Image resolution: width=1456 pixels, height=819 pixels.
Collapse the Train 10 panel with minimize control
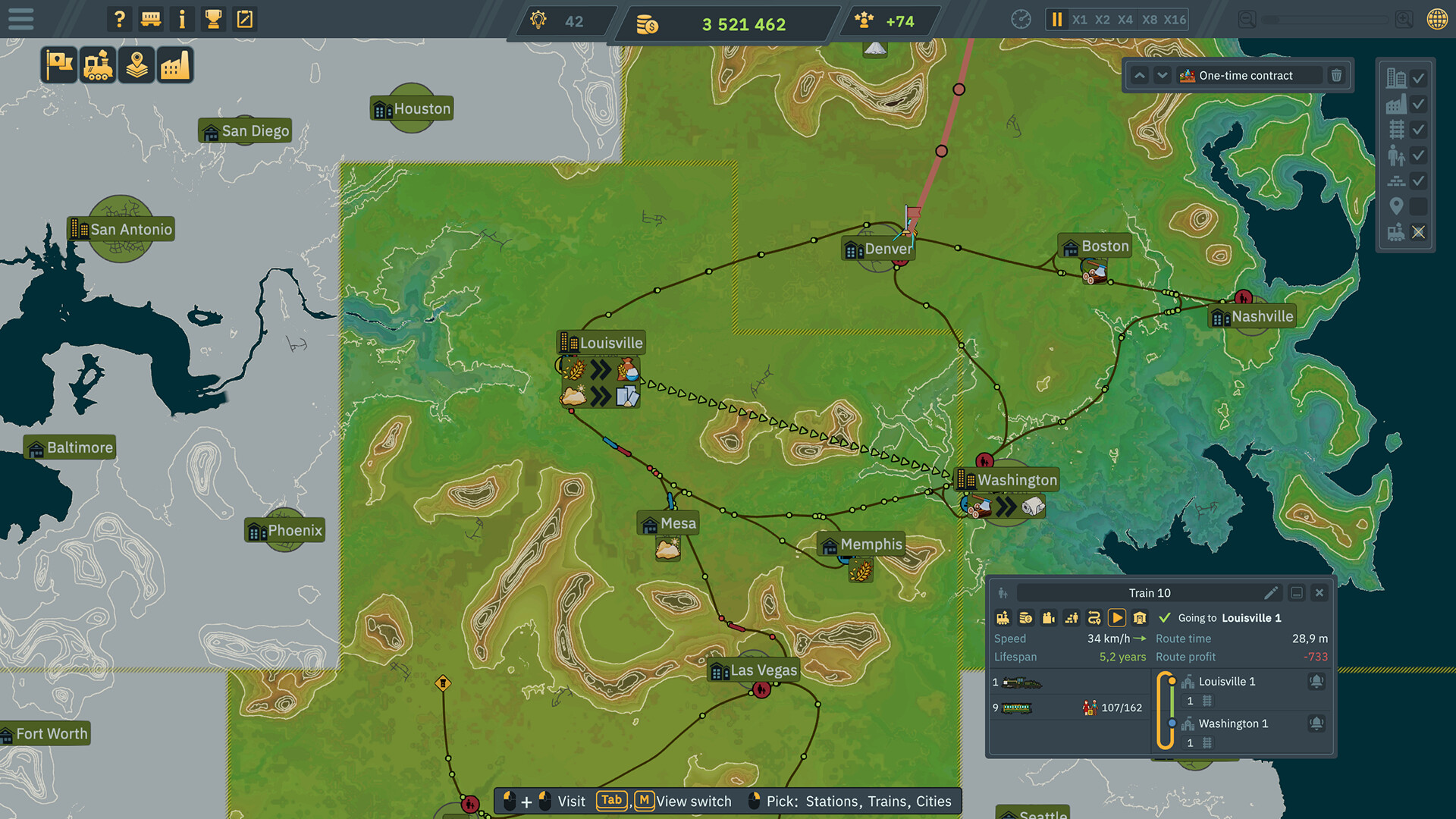(1298, 593)
